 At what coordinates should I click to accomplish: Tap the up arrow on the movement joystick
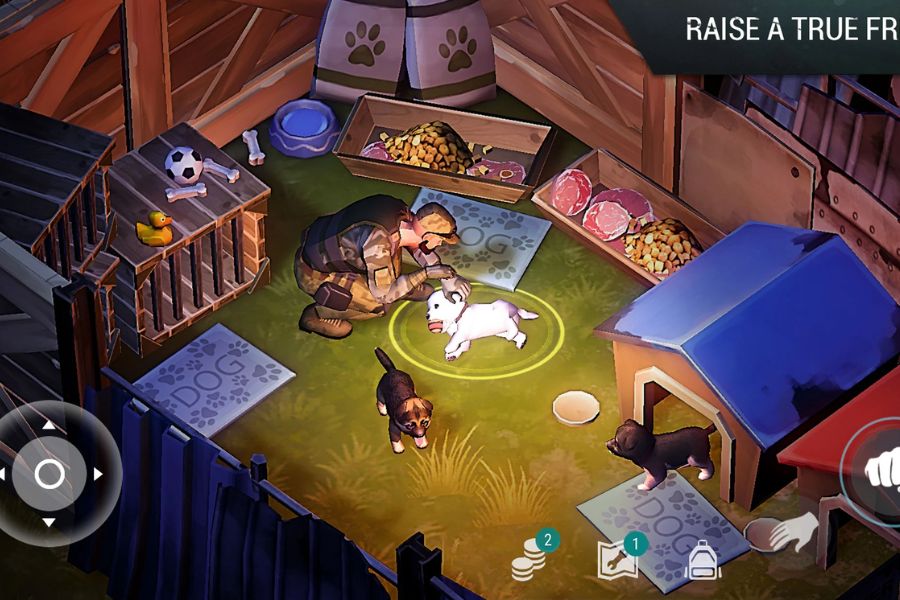(x=49, y=425)
